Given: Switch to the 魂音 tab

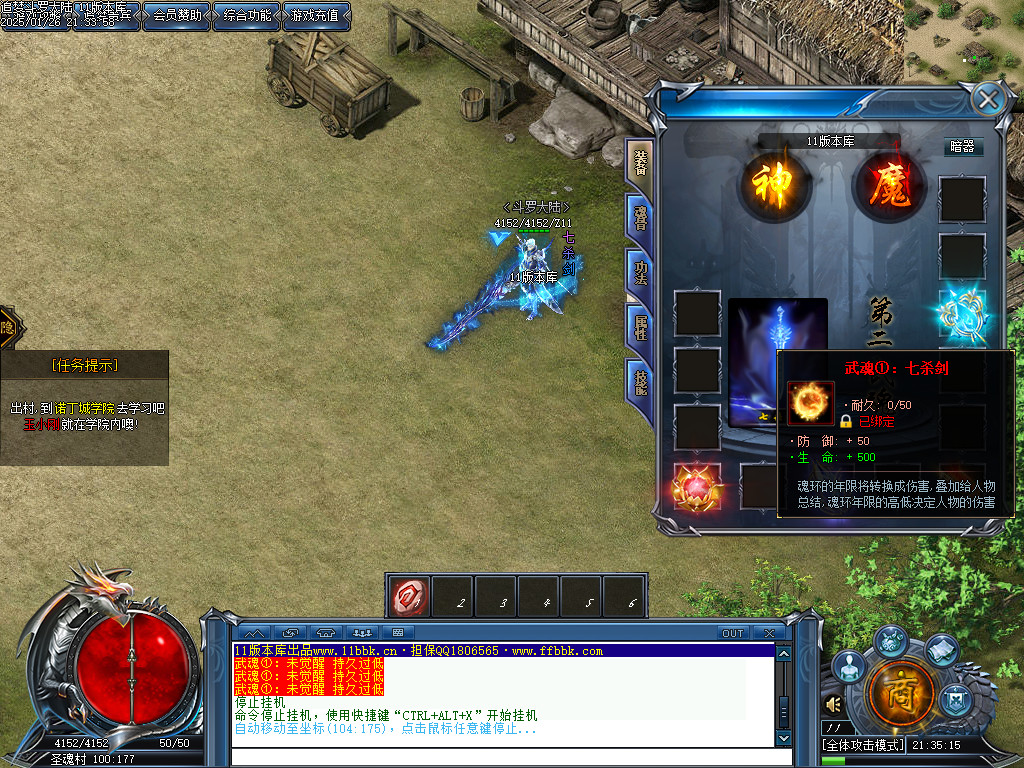Looking at the screenshot, I should pos(639,217).
